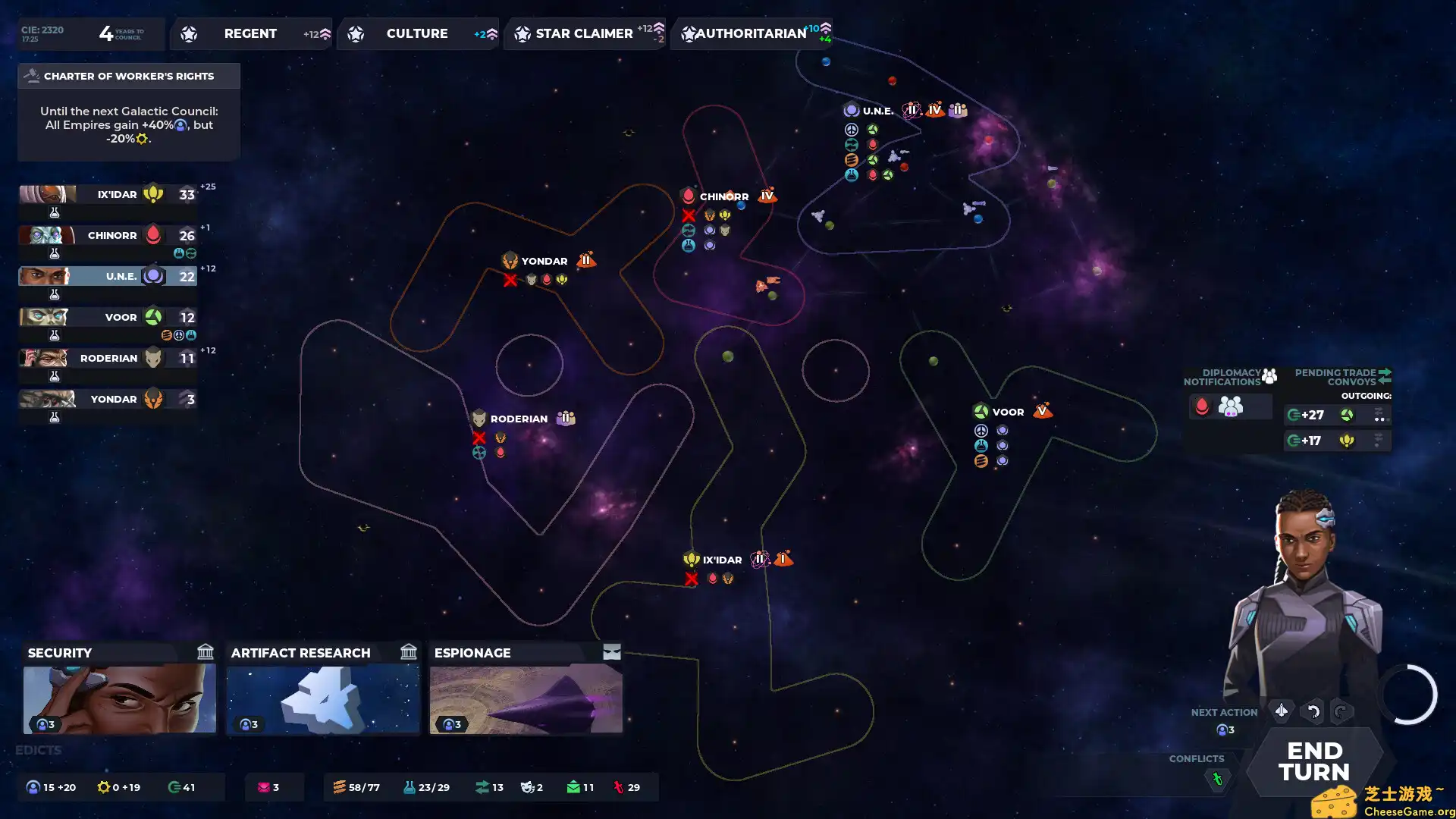The image size is (1456, 819).
Task: Click the green checkmark in Conflicts
Action: point(1218,778)
